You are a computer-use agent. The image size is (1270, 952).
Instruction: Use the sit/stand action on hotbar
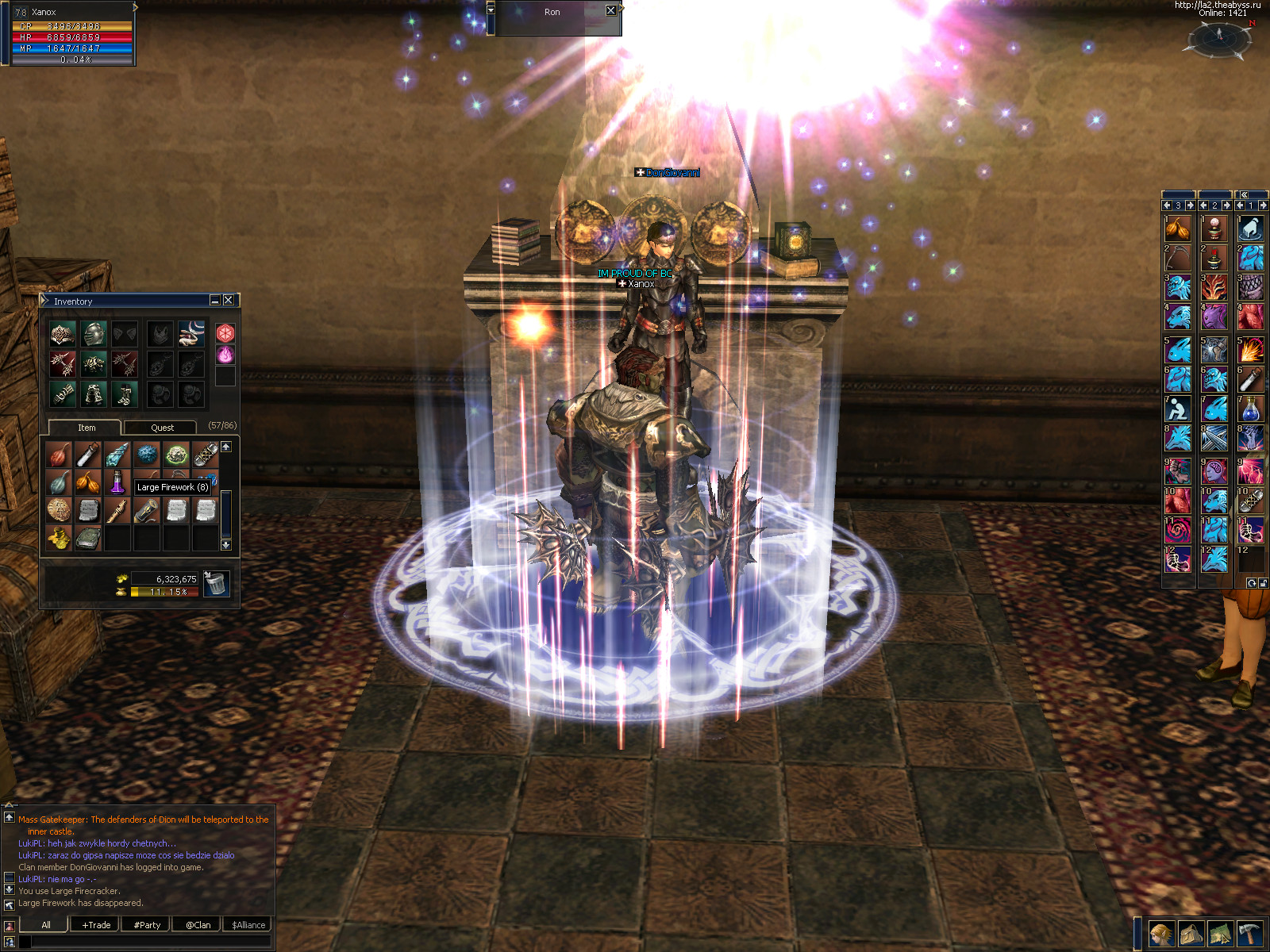click(x=1178, y=409)
